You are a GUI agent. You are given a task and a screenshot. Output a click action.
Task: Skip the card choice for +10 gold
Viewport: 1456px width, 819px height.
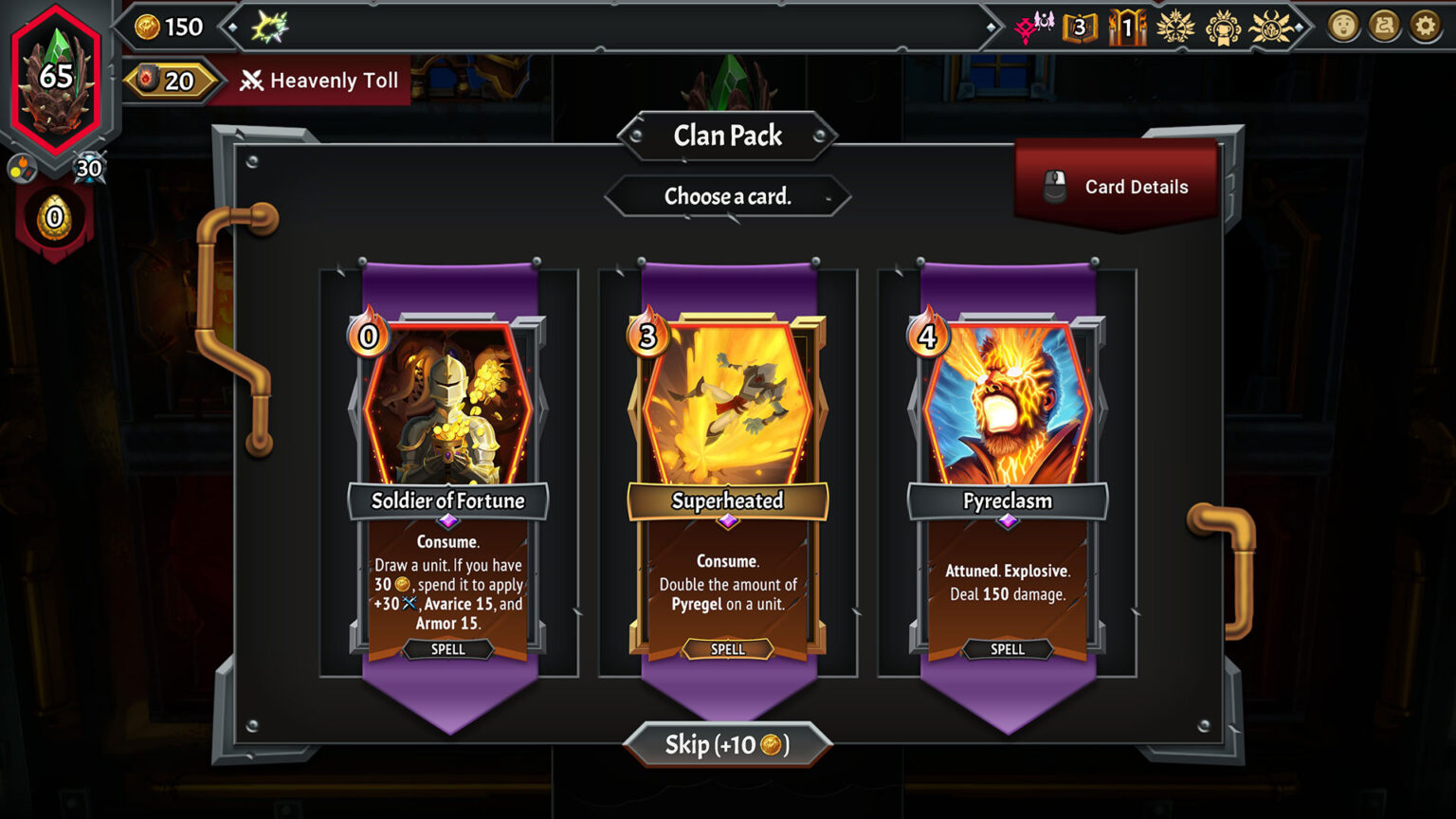coord(728,745)
